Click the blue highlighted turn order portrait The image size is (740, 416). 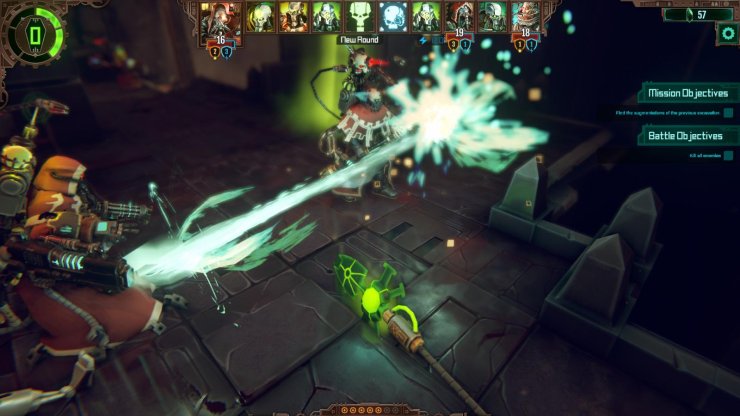pos(394,17)
